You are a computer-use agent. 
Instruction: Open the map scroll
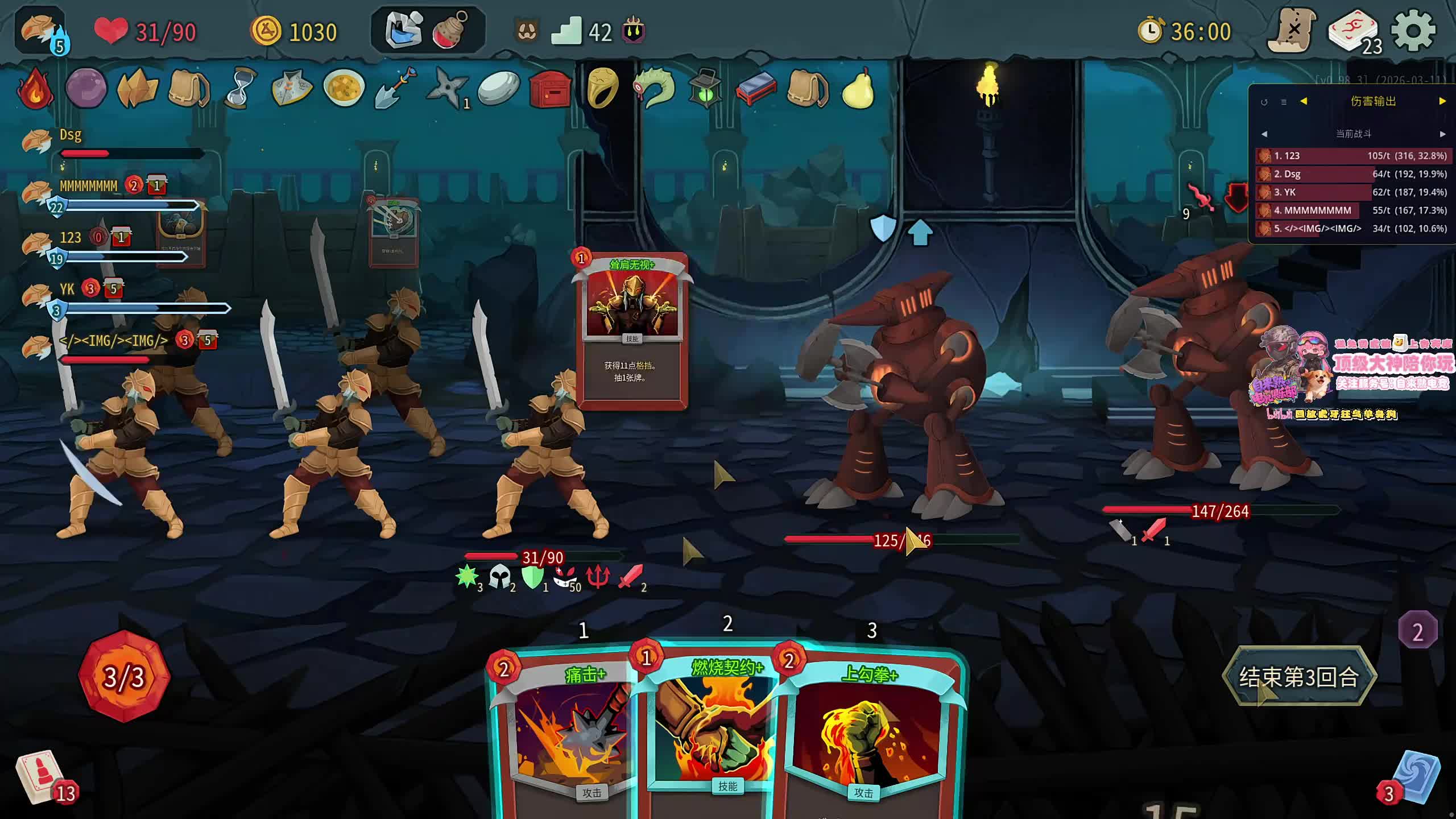(1293, 31)
